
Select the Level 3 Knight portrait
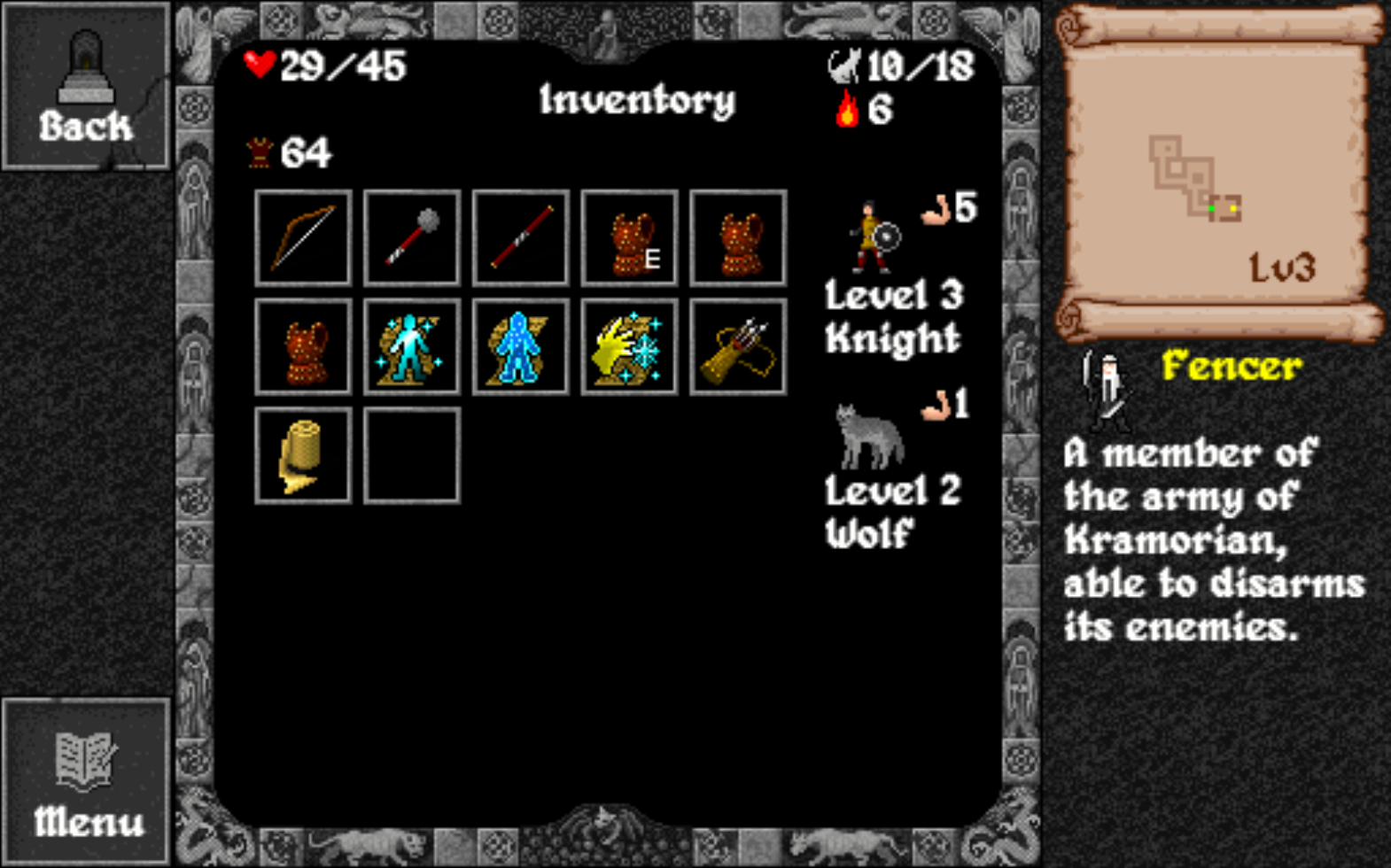[x=873, y=237]
